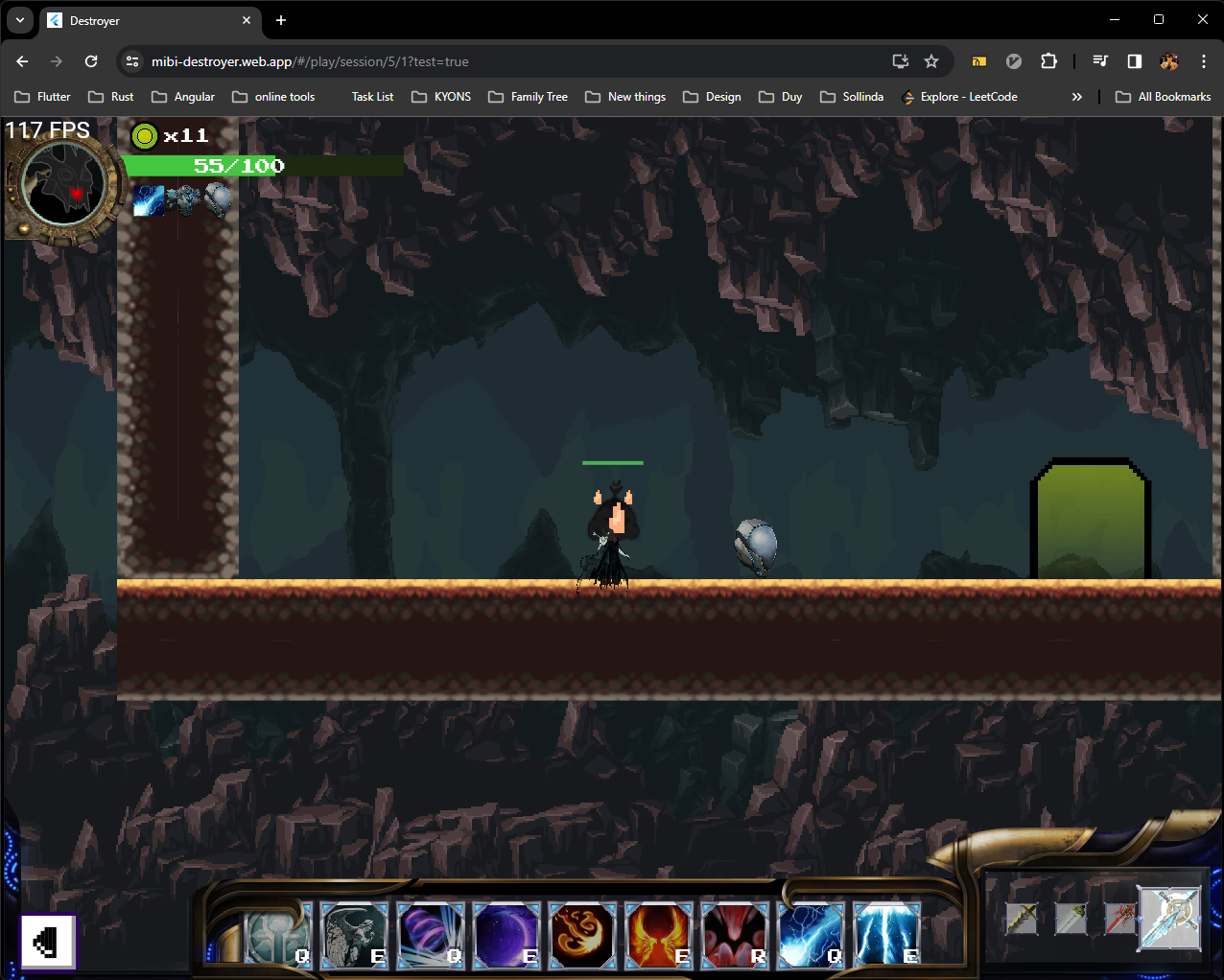This screenshot has height=980, width=1224.
Task: Use the stone winged gargoyle skill
Action: pos(354,934)
